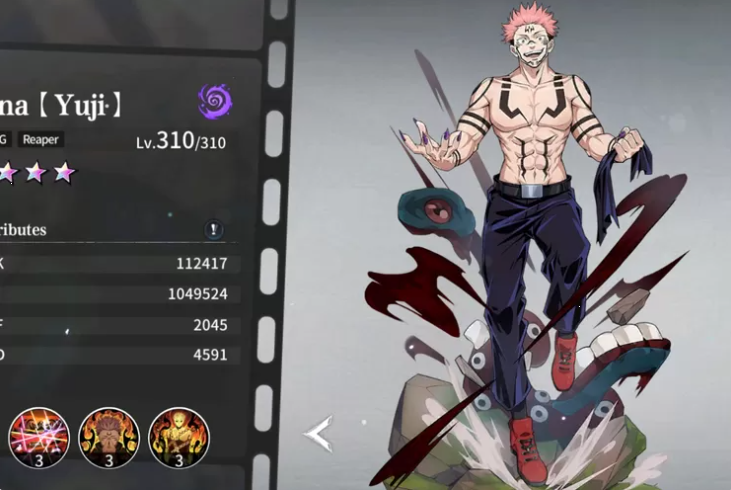Screen dimensions: 731x490
Task: Inspect the golden flaming figure skill
Action: point(178,438)
